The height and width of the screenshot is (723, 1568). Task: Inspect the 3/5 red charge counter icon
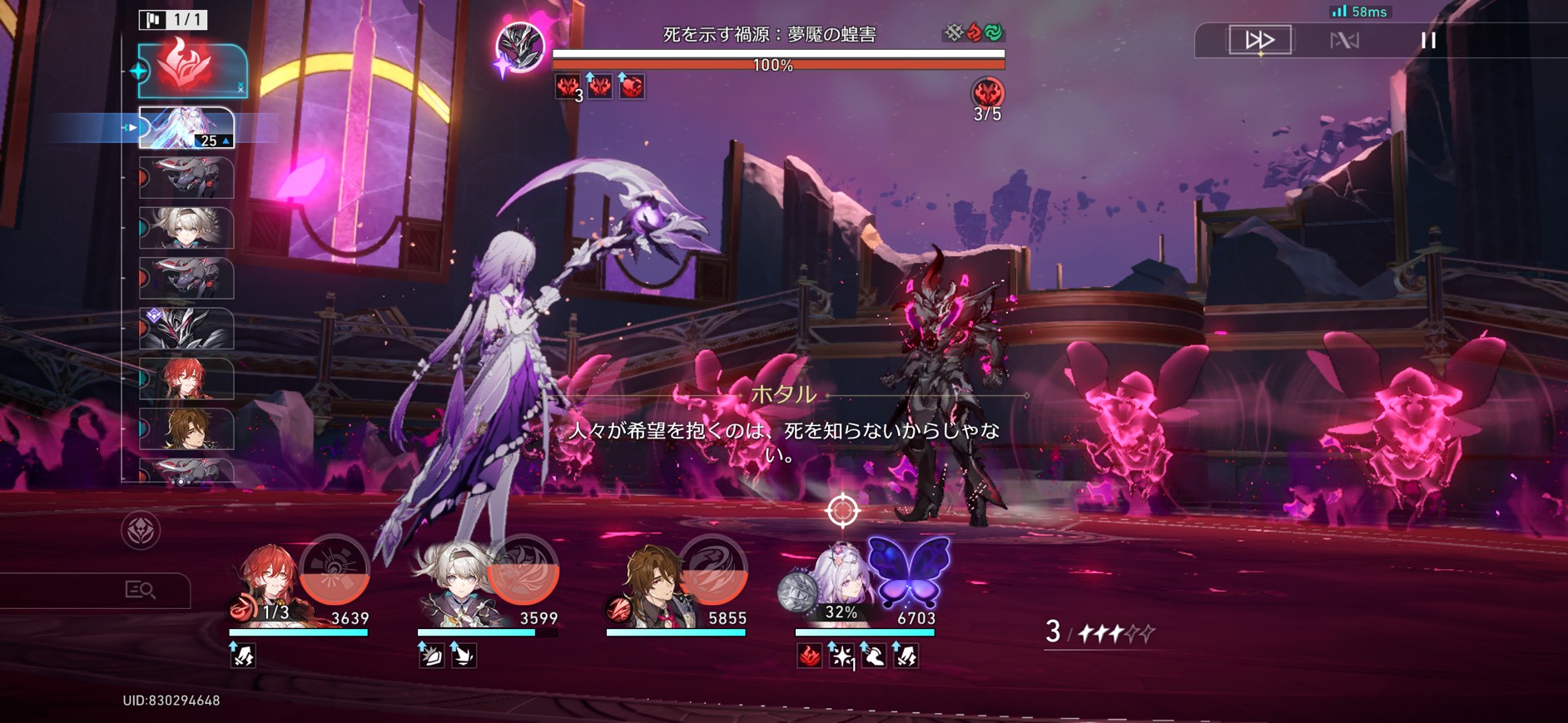click(987, 93)
